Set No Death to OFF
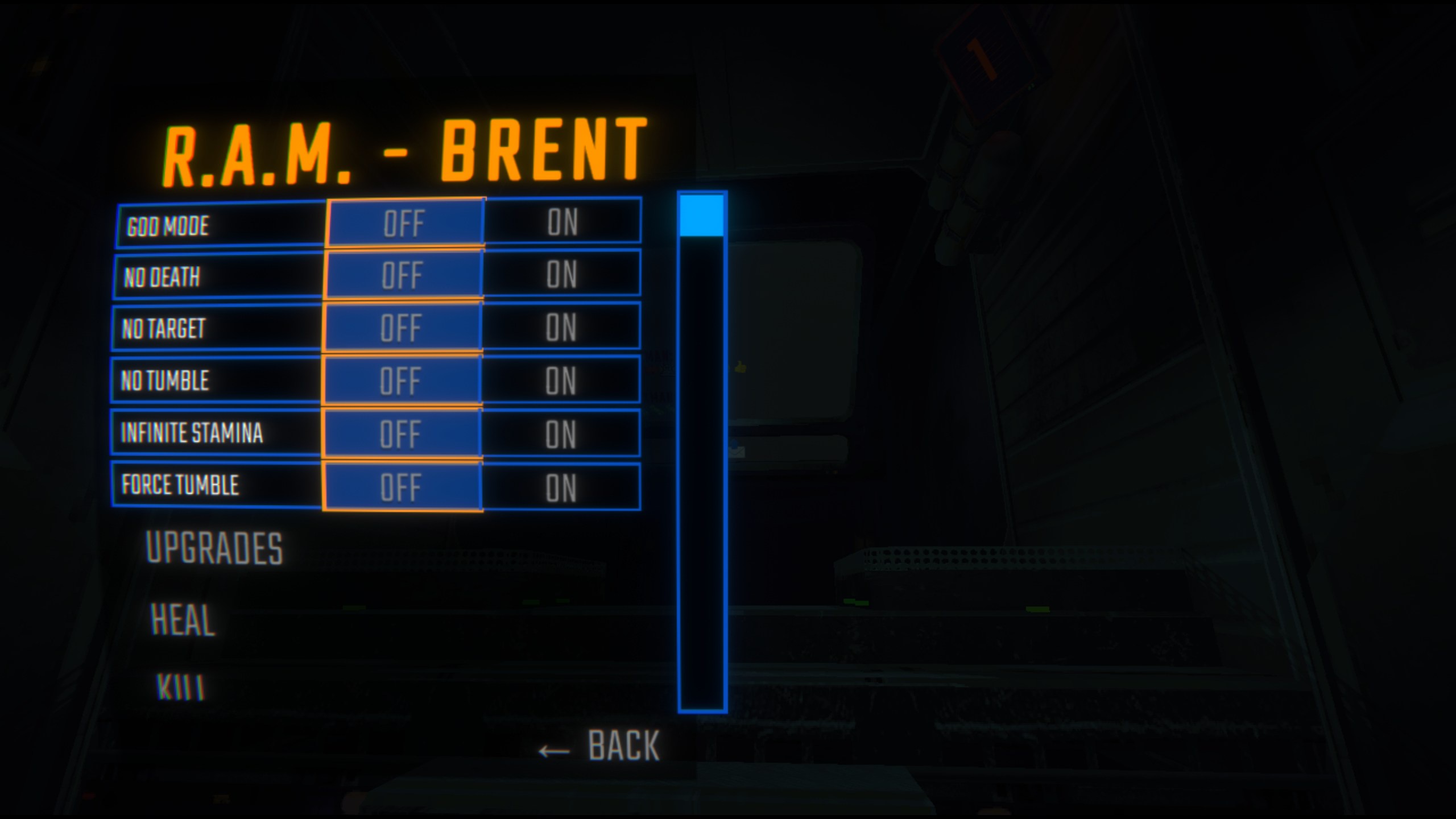1456x819 pixels. (405, 276)
